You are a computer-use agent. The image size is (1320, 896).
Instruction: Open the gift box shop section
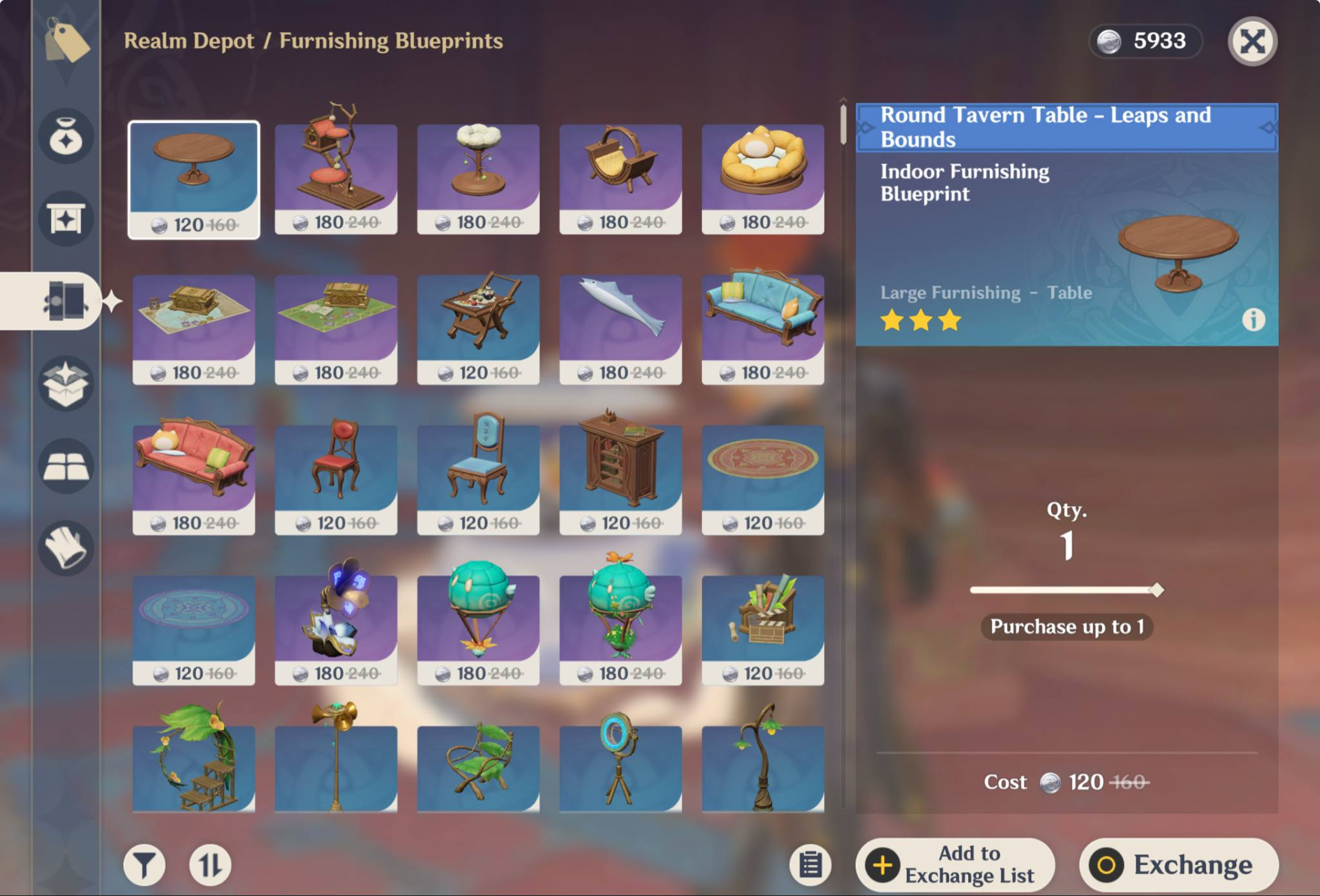[x=66, y=383]
